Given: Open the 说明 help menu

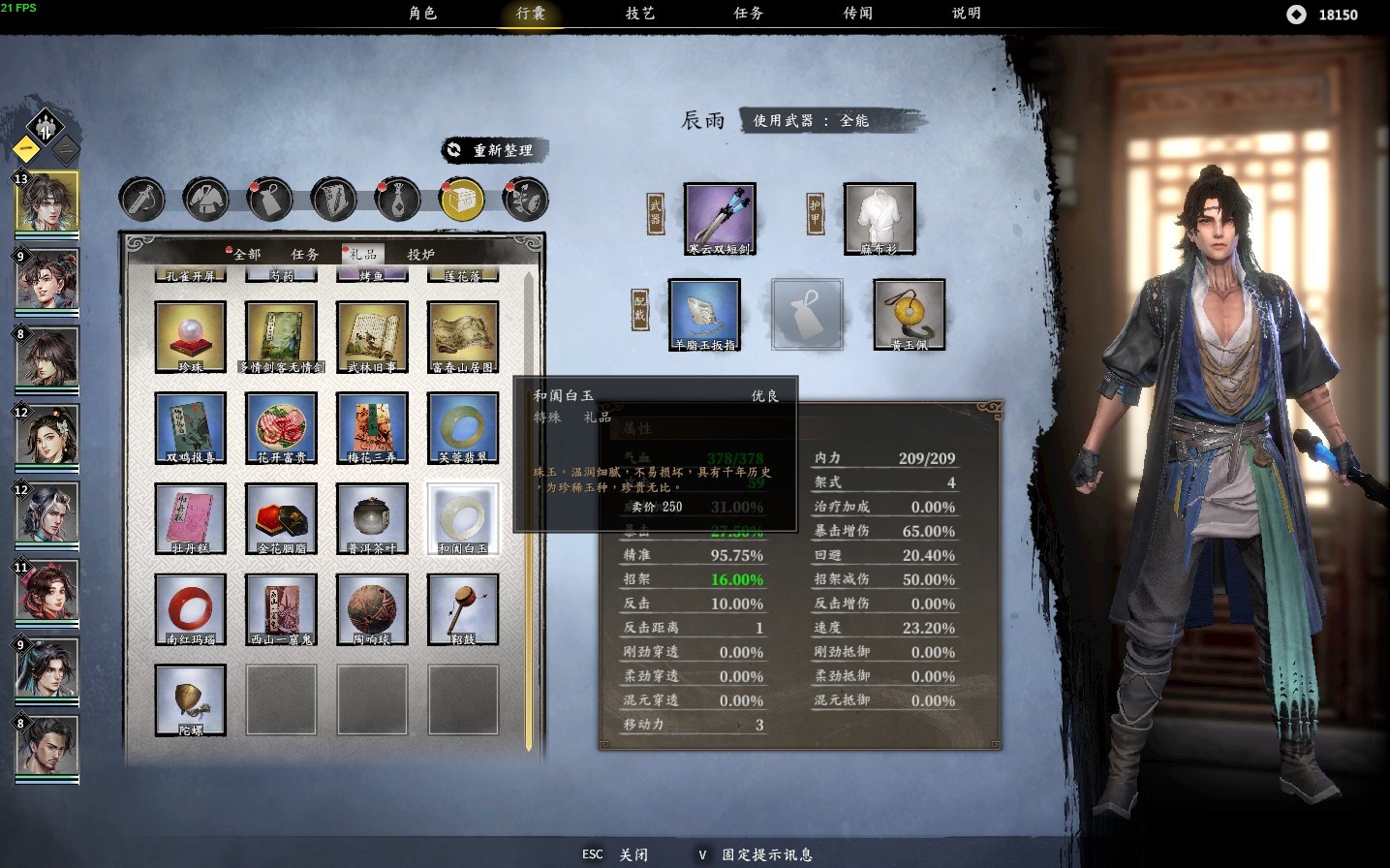Looking at the screenshot, I should (x=967, y=14).
